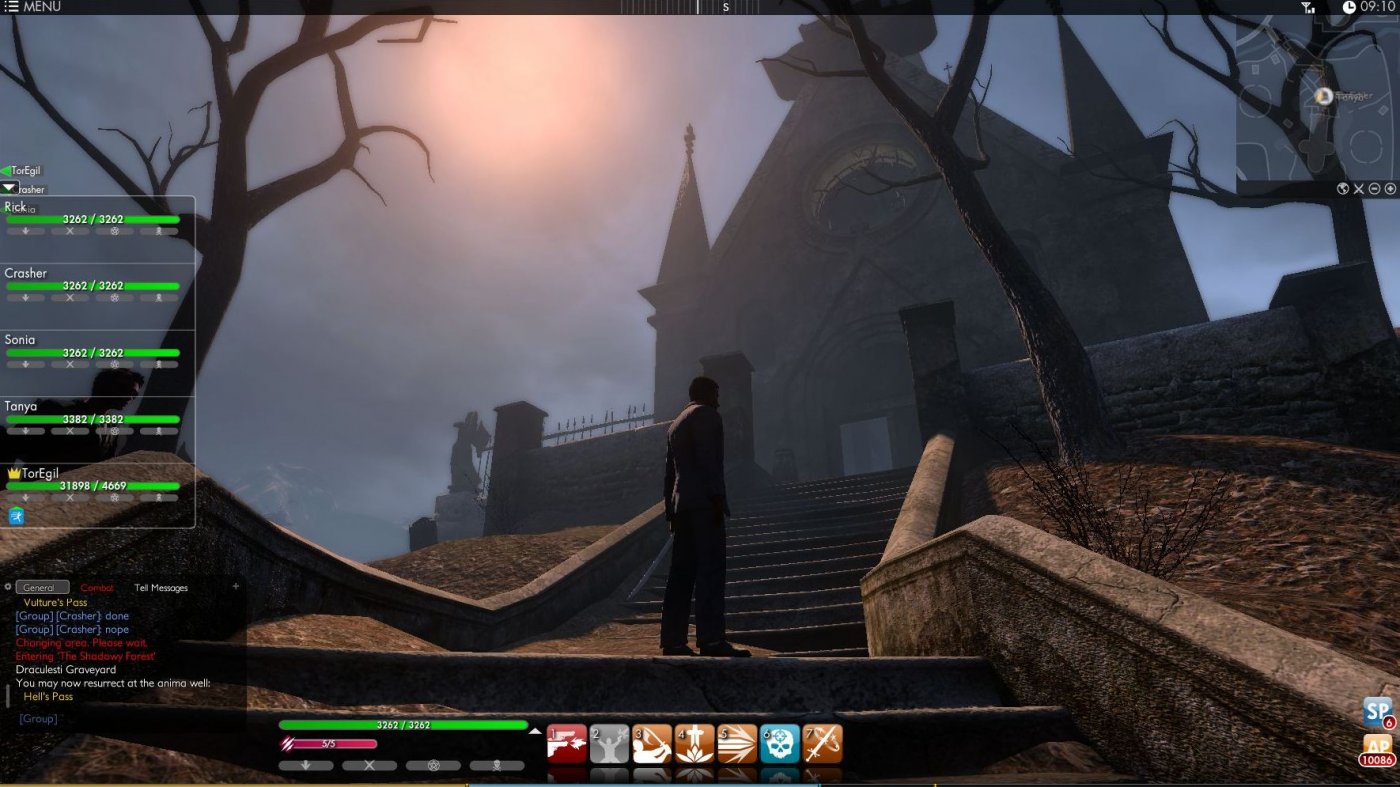
Task: Toggle the gear option on Crasher's party frame
Action: point(113,297)
